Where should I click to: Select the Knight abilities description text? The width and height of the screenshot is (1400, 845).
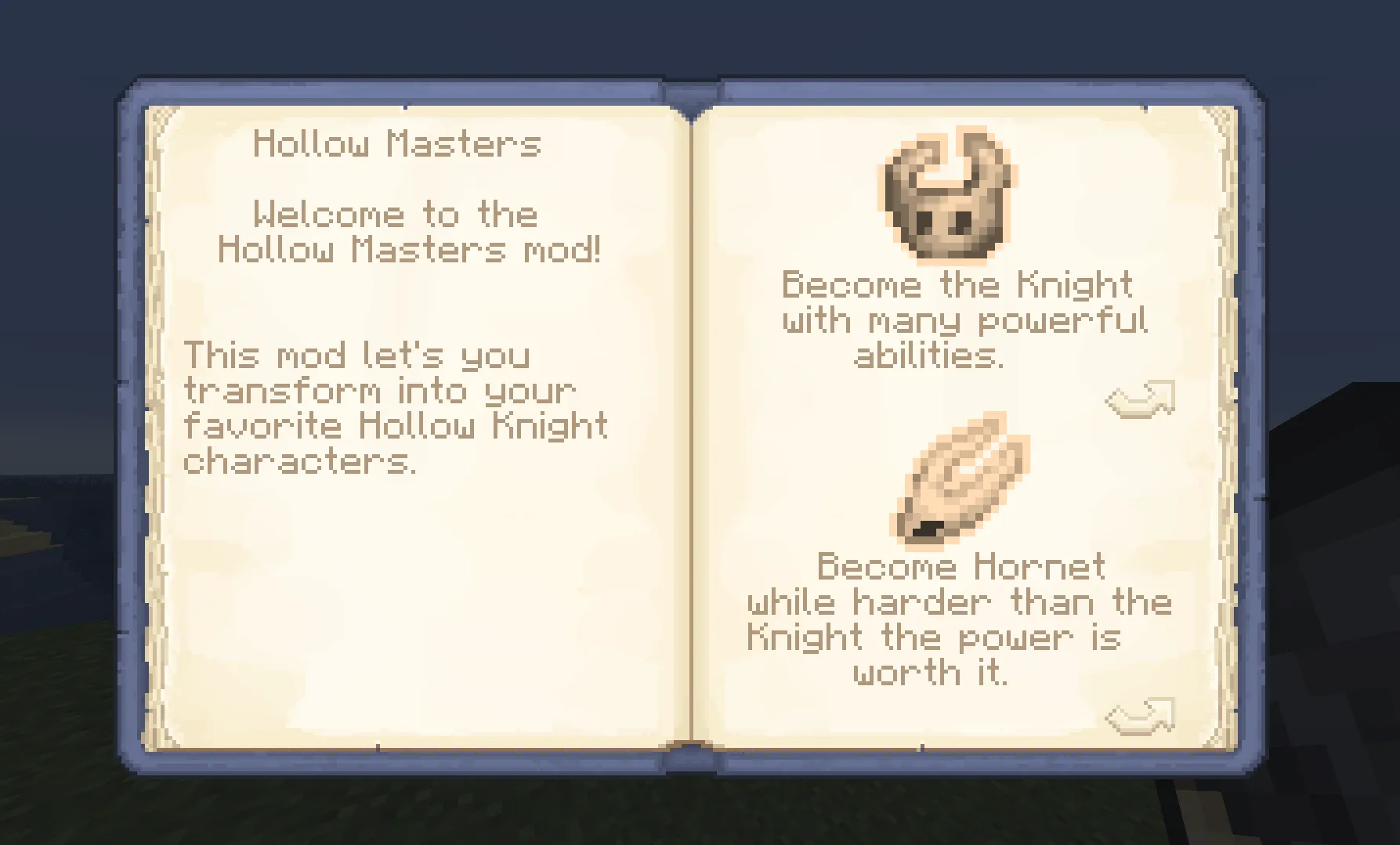tap(957, 321)
